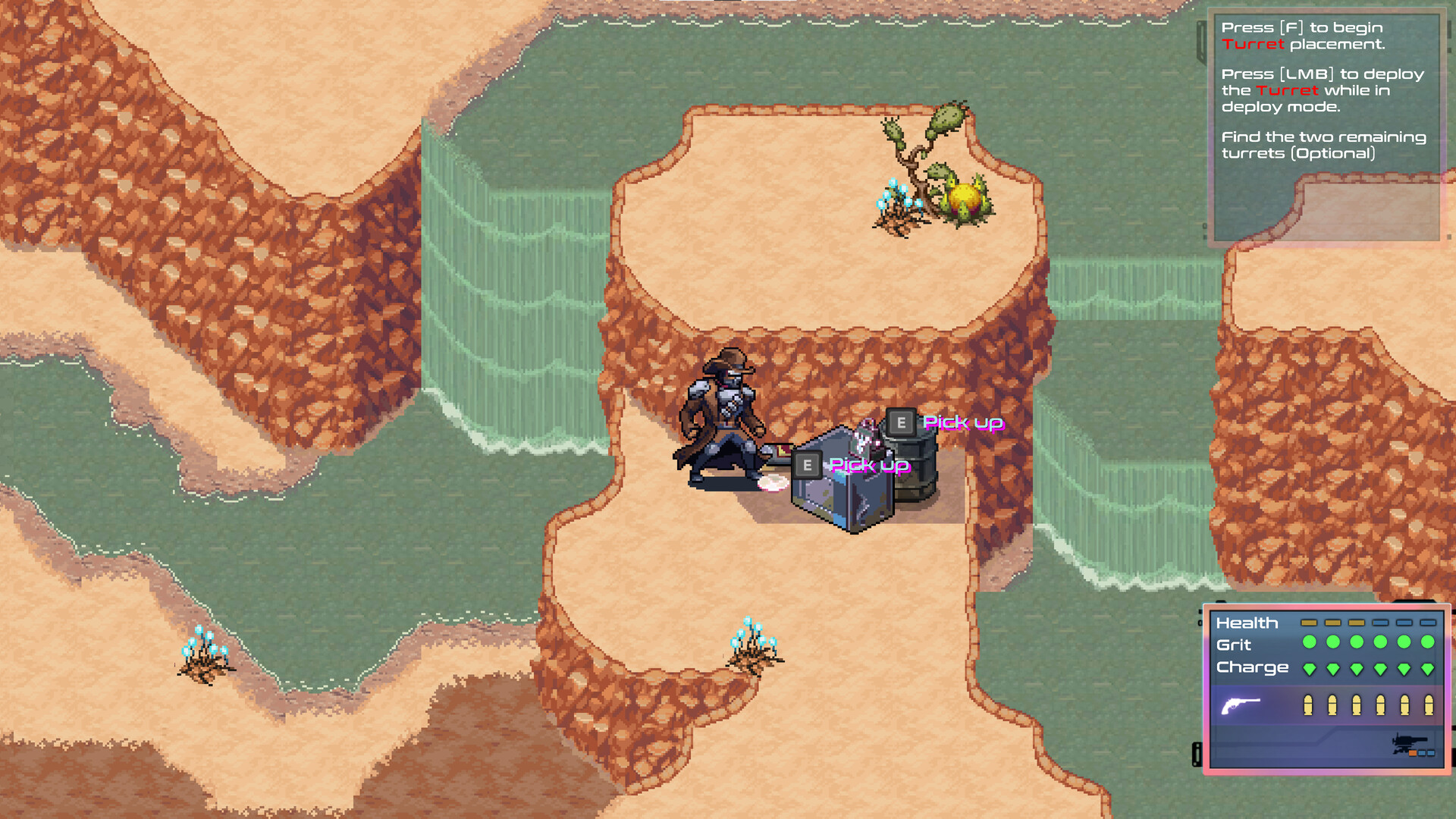Select the Charge label in the status panel
1456x819 pixels.
click(x=1251, y=667)
